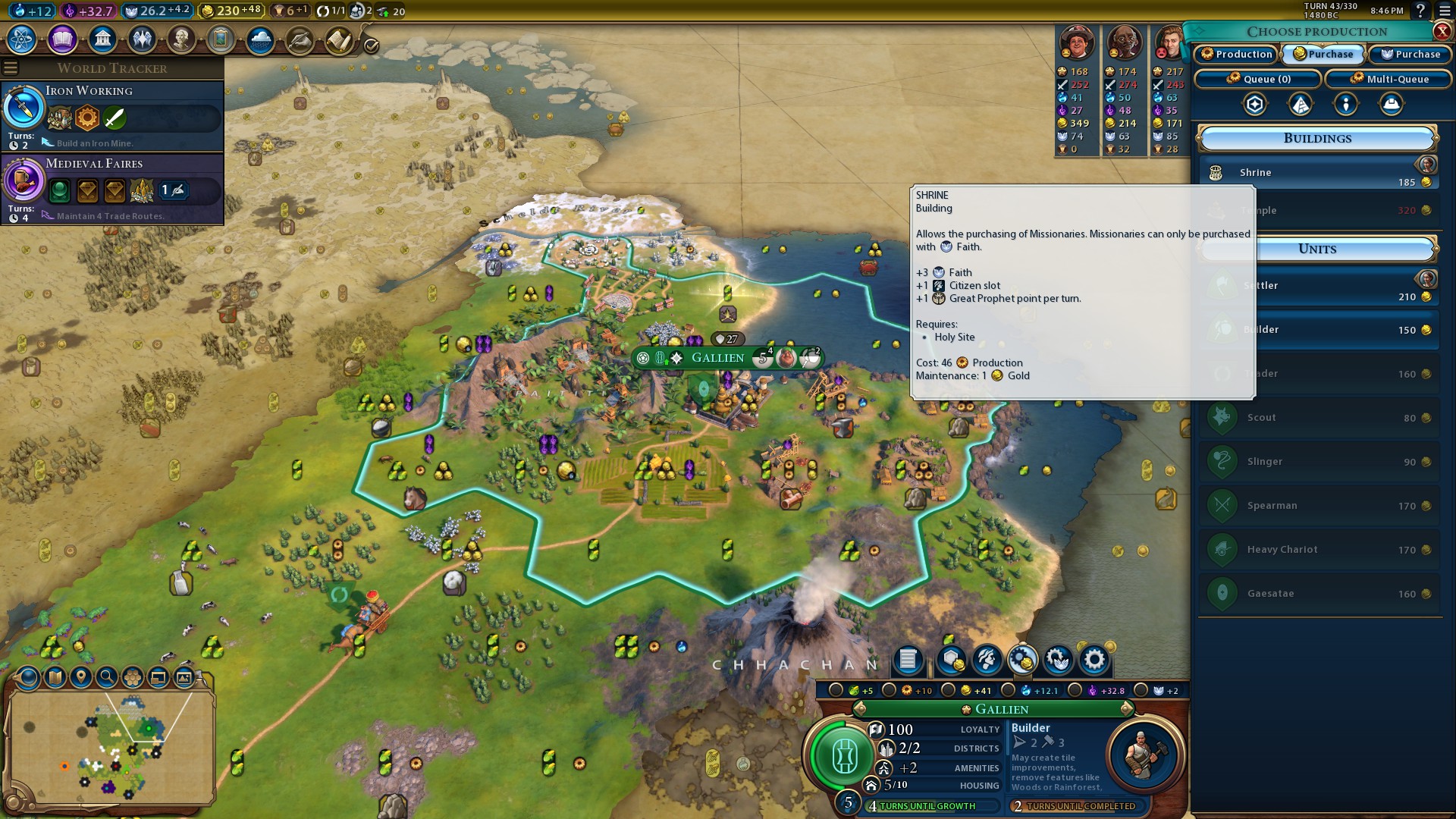Viewport: 1456px width, 819px height.
Task: Enable Multi-Queue mode
Action: (1389, 79)
